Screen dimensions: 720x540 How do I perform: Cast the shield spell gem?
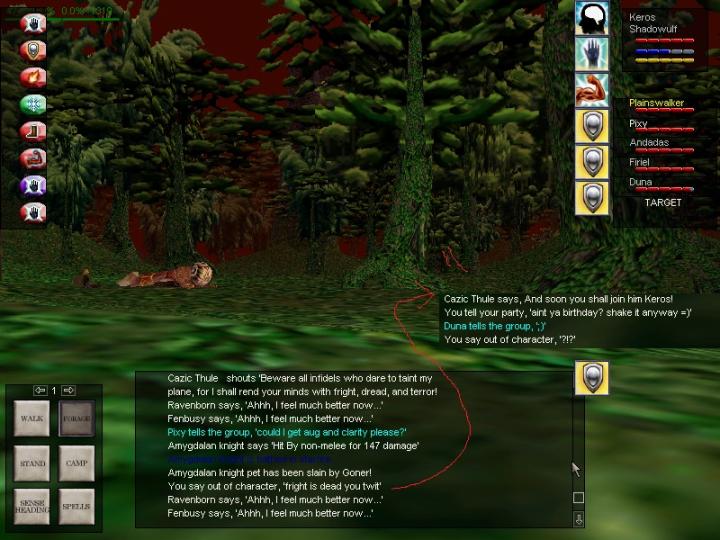pyautogui.click(x=33, y=48)
